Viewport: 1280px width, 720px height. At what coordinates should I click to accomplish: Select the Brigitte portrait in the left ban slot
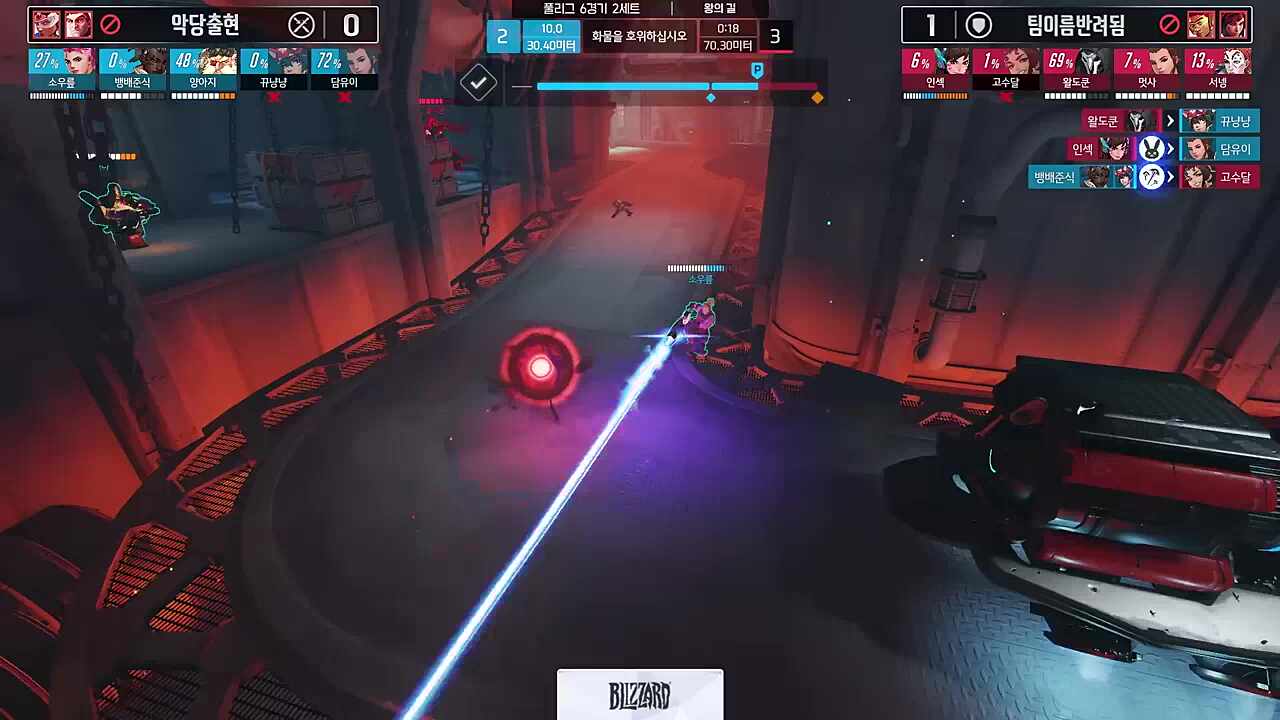(45, 23)
